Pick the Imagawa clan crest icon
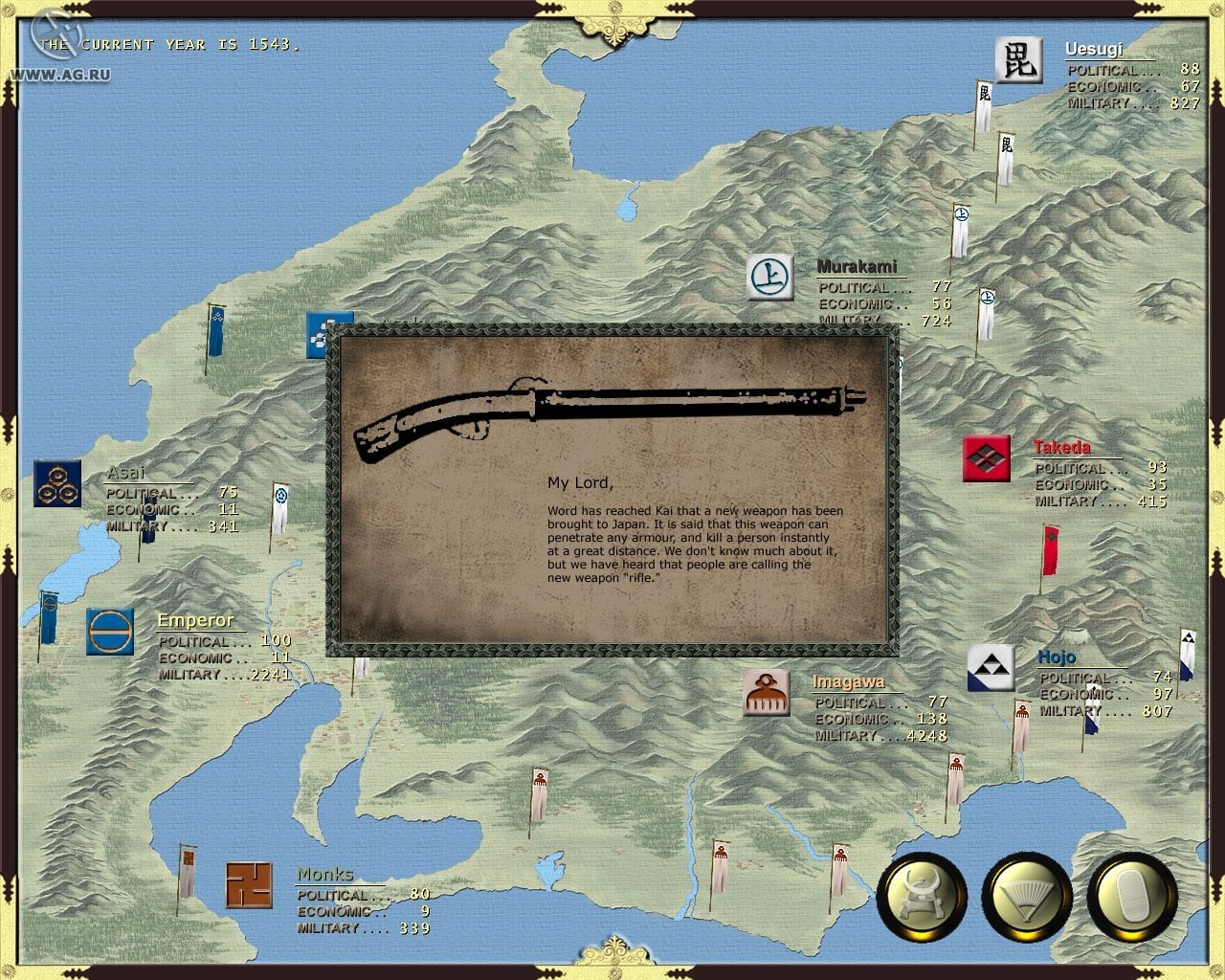This screenshot has height=980, width=1225. (x=767, y=693)
